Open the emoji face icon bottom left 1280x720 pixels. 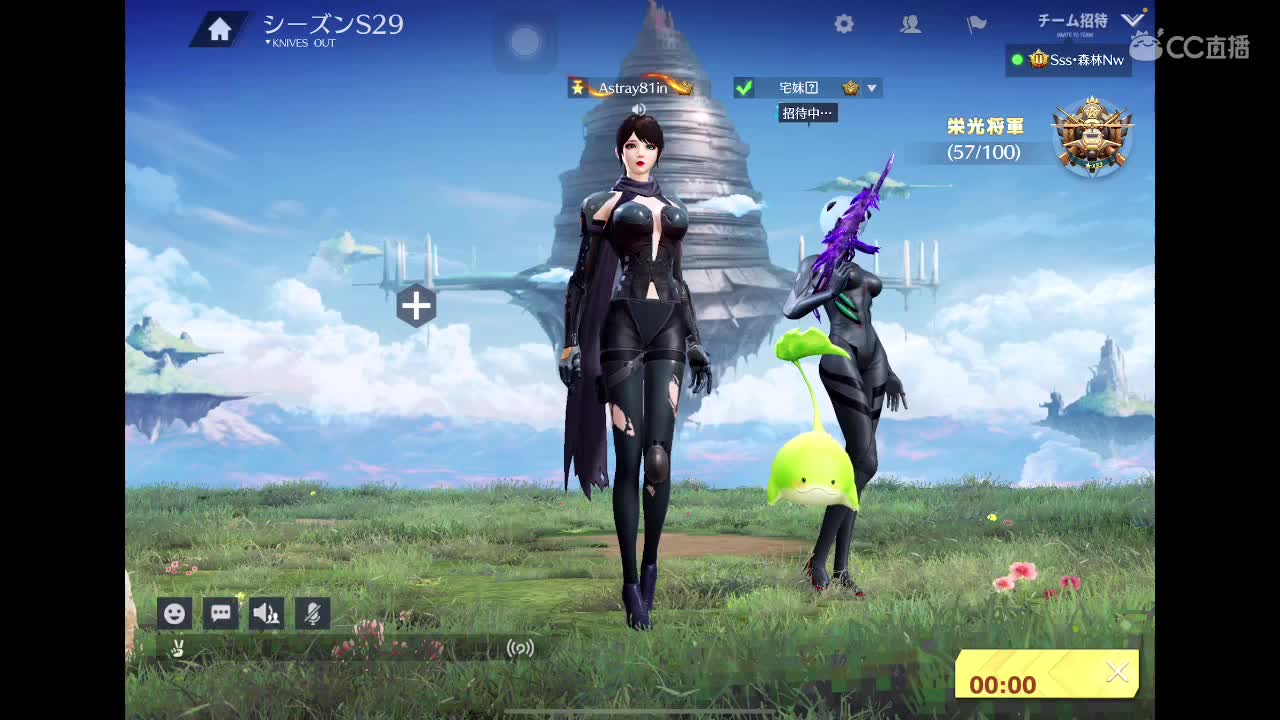pyautogui.click(x=175, y=613)
